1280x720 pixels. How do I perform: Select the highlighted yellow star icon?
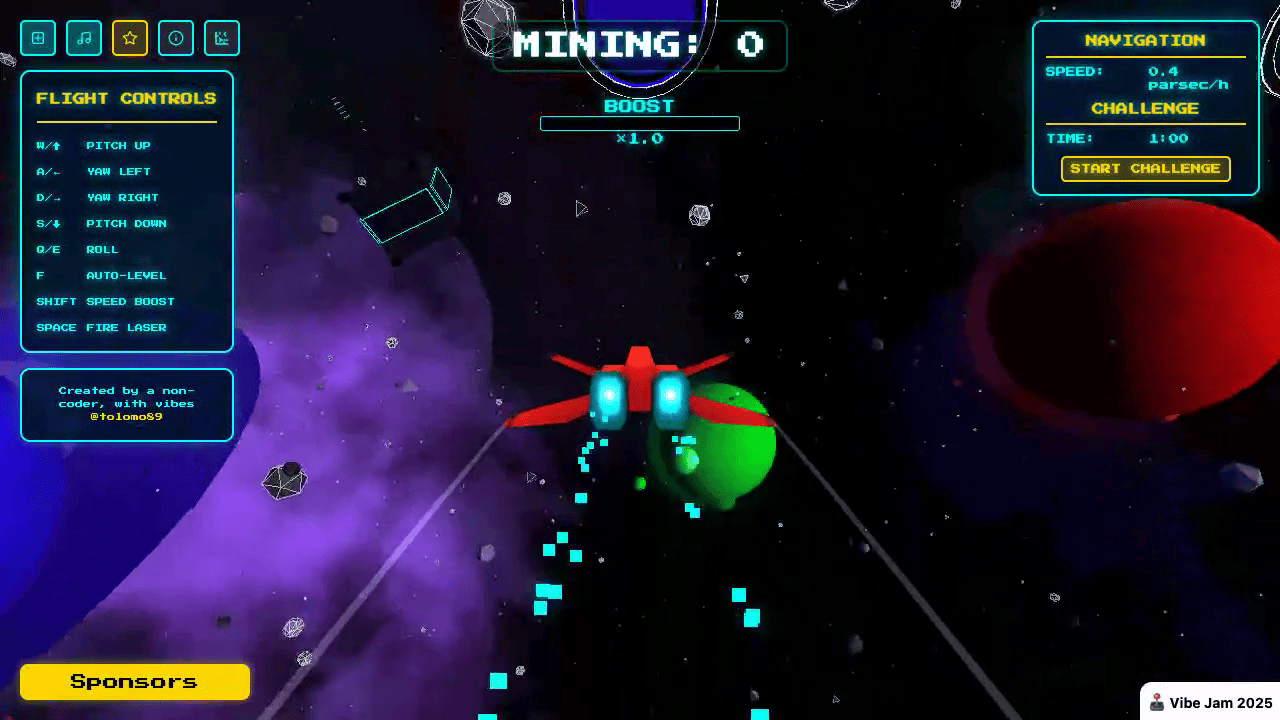(130, 38)
